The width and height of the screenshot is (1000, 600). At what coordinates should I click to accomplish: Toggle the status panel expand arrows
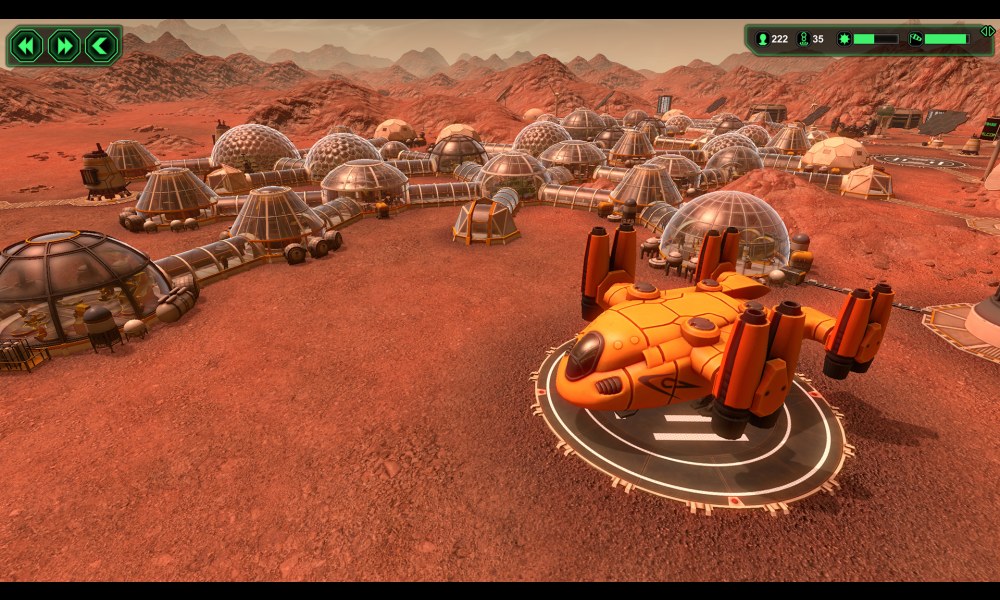tap(986, 31)
